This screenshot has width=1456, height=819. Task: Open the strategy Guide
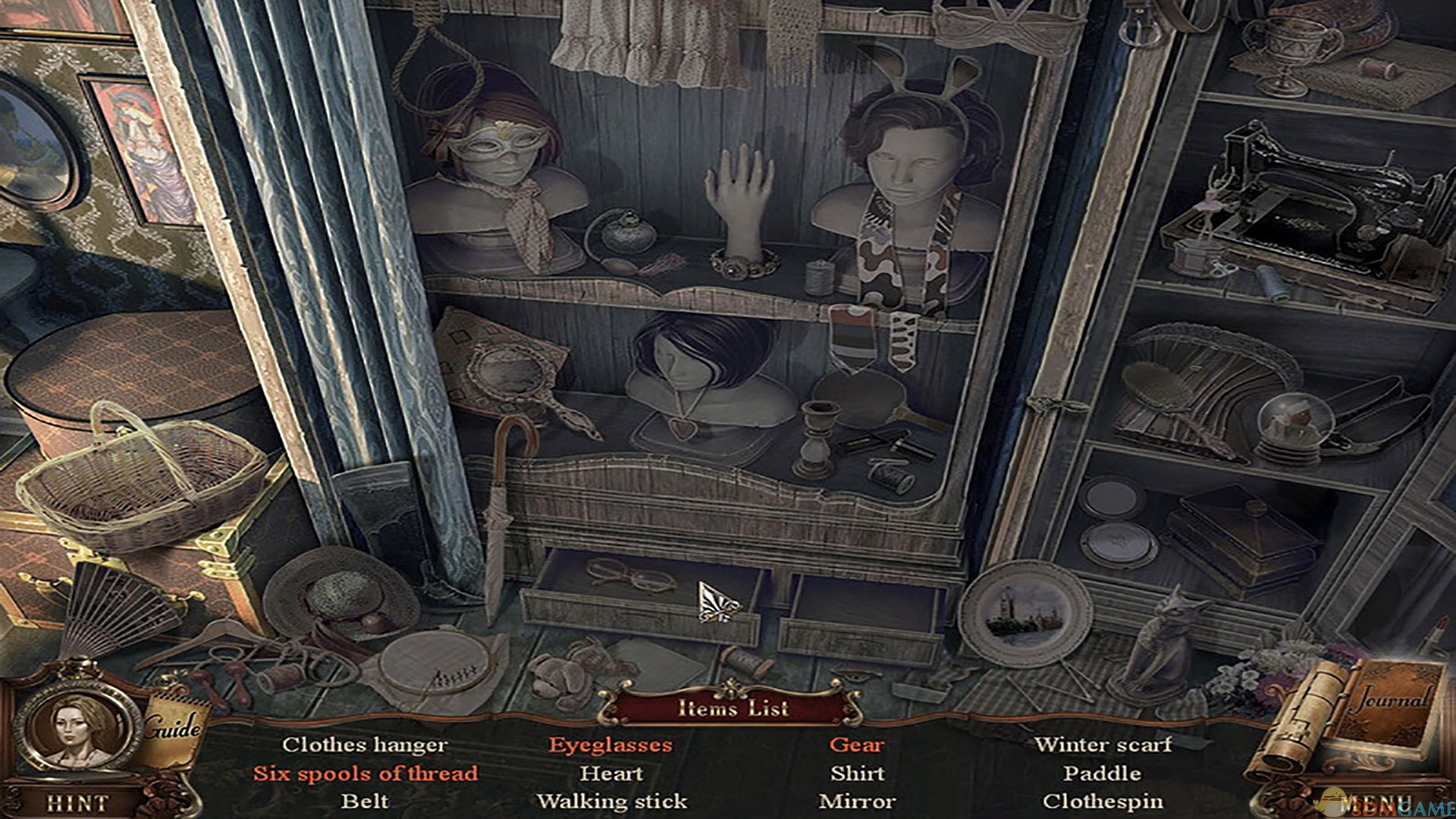[173, 729]
